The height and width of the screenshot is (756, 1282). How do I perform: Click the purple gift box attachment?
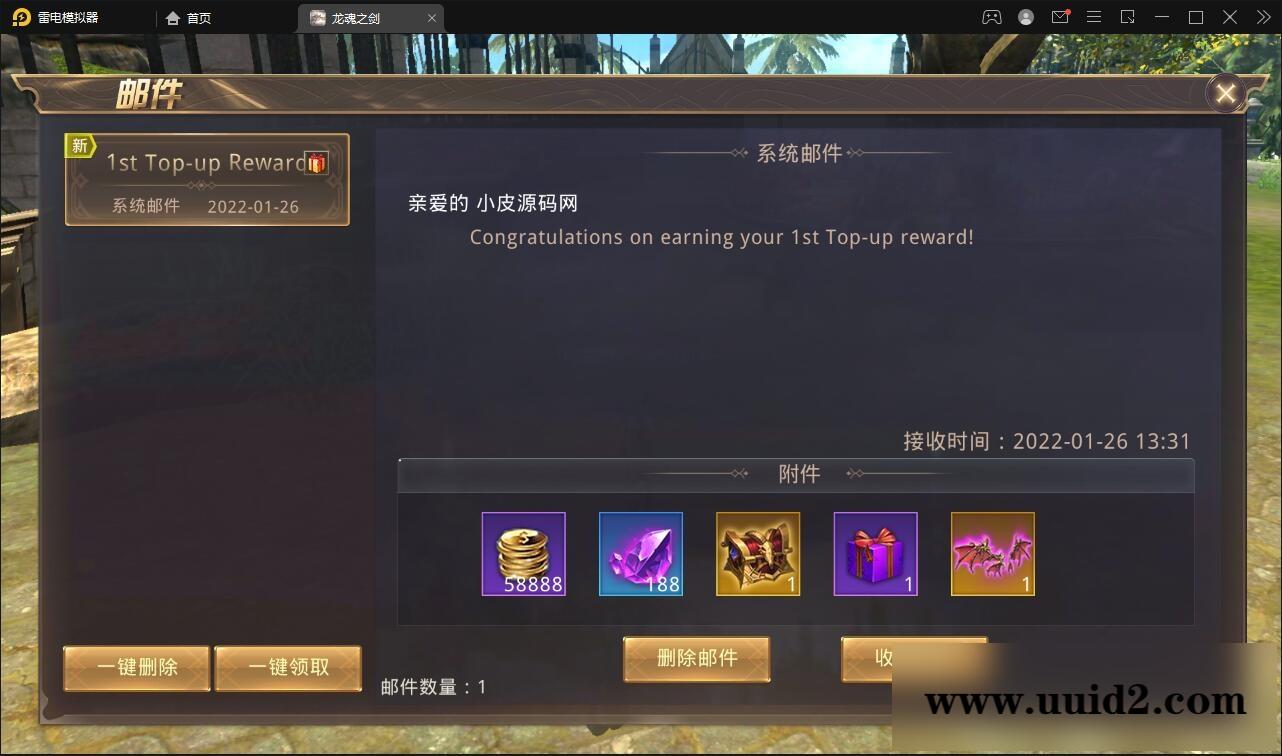875,554
